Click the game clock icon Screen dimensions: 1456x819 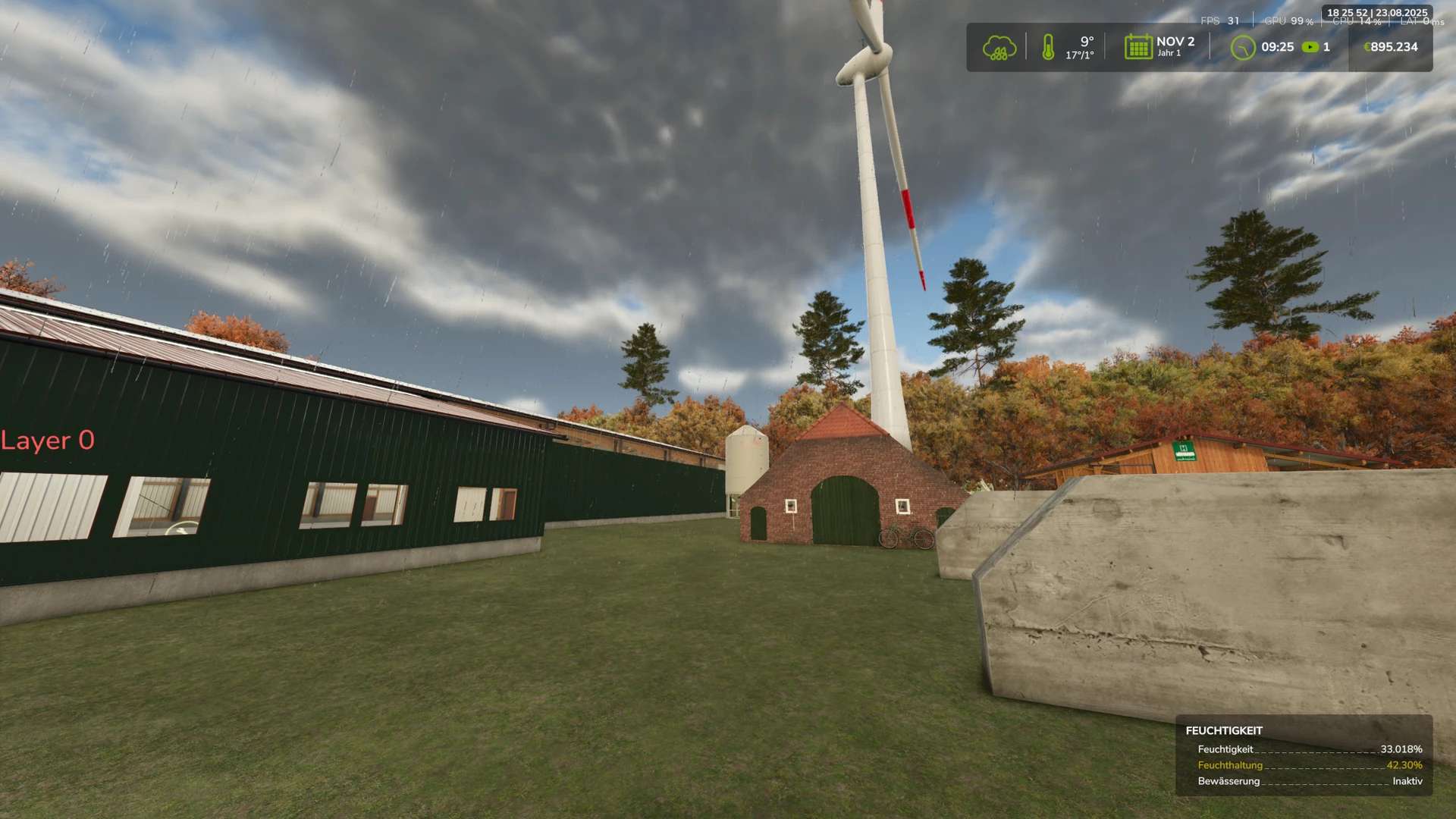point(1242,48)
